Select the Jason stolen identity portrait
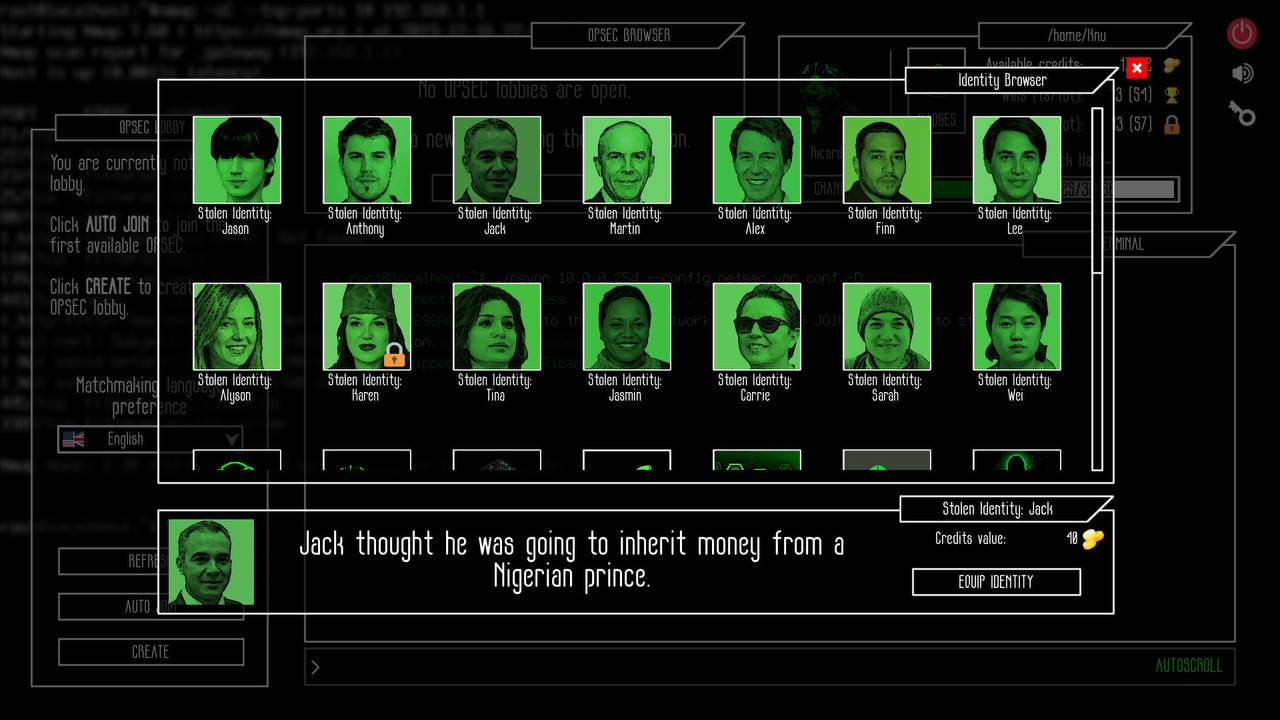The image size is (1280, 720). click(237, 160)
